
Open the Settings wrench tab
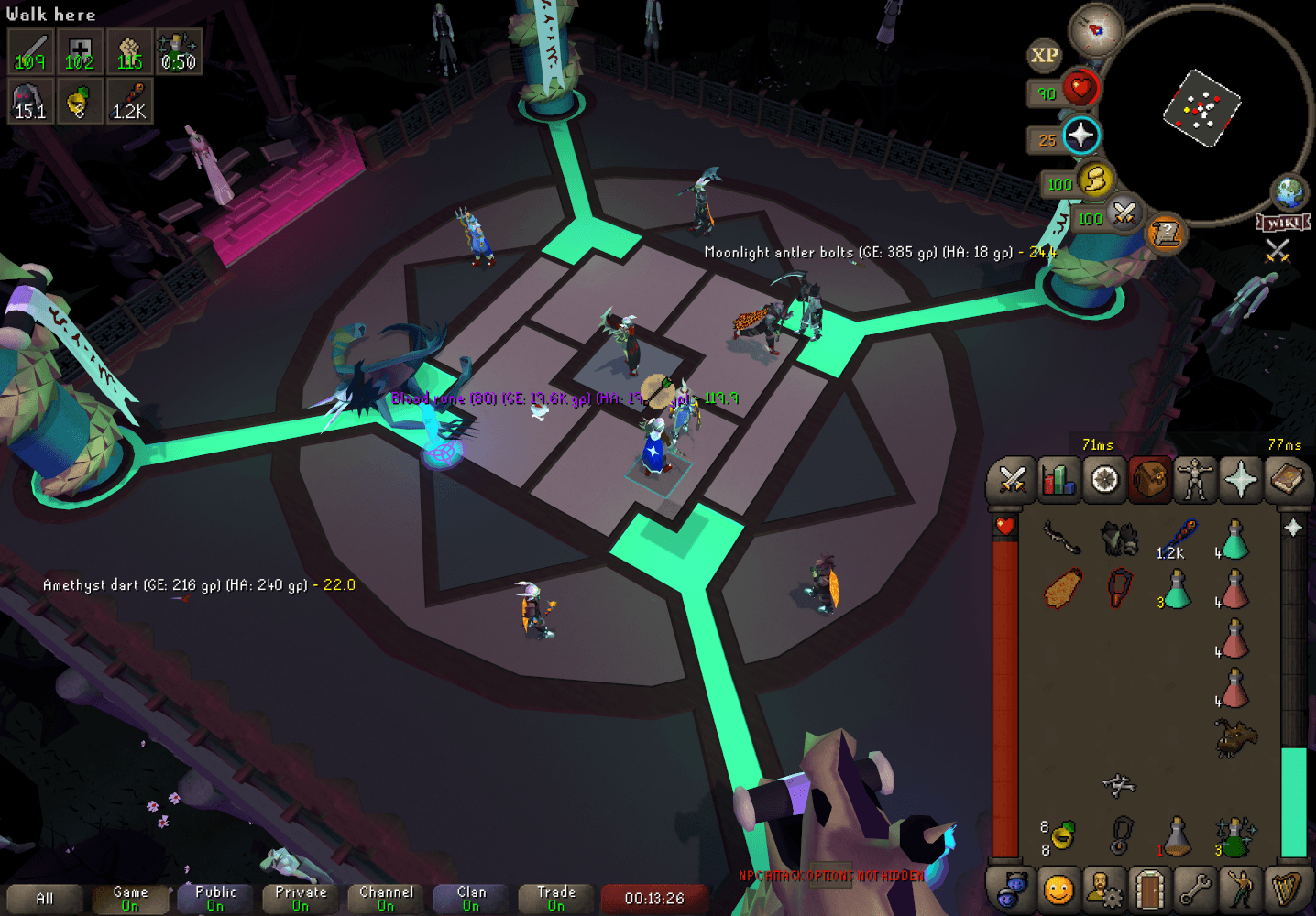point(1196,889)
